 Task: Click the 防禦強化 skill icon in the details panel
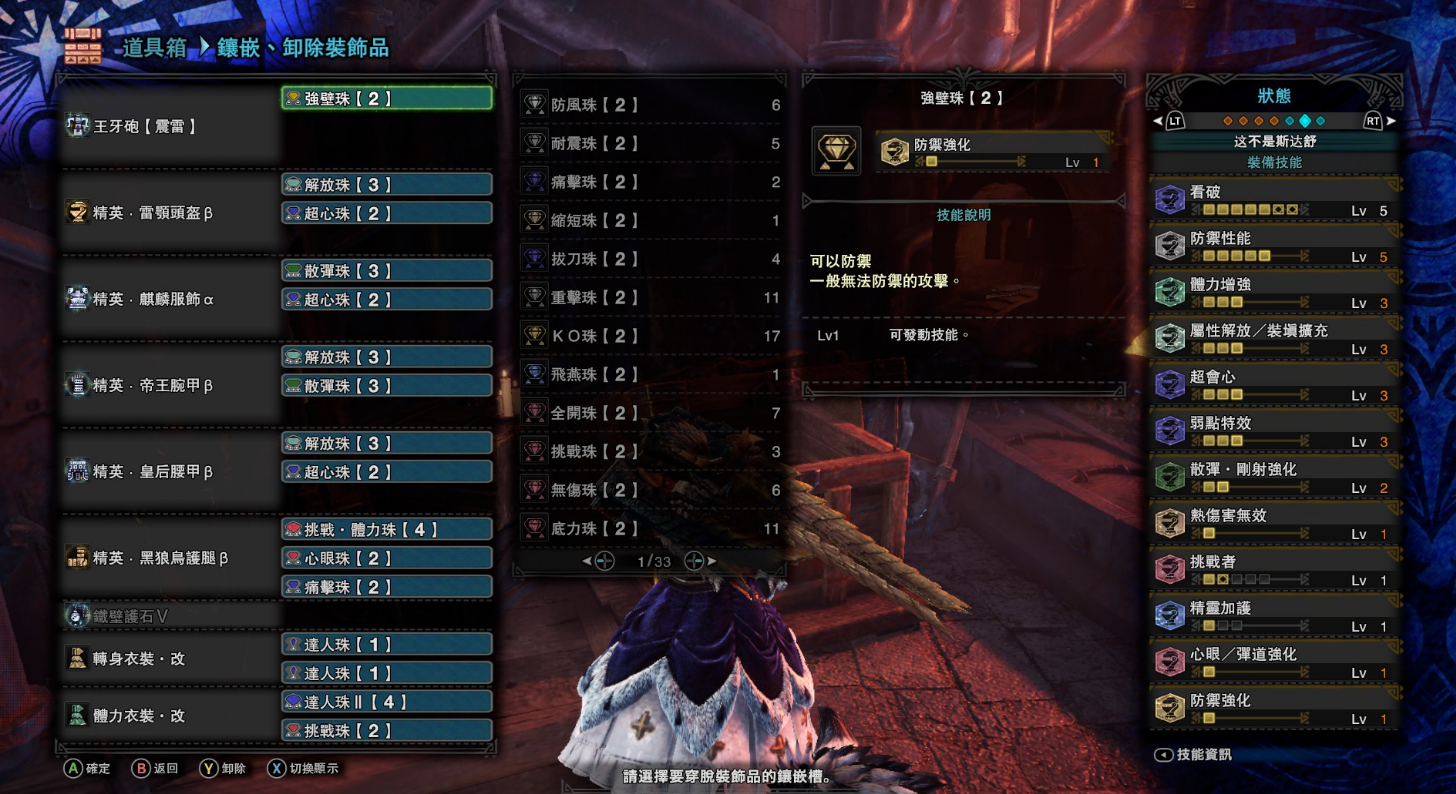pyautogui.click(x=894, y=151)
